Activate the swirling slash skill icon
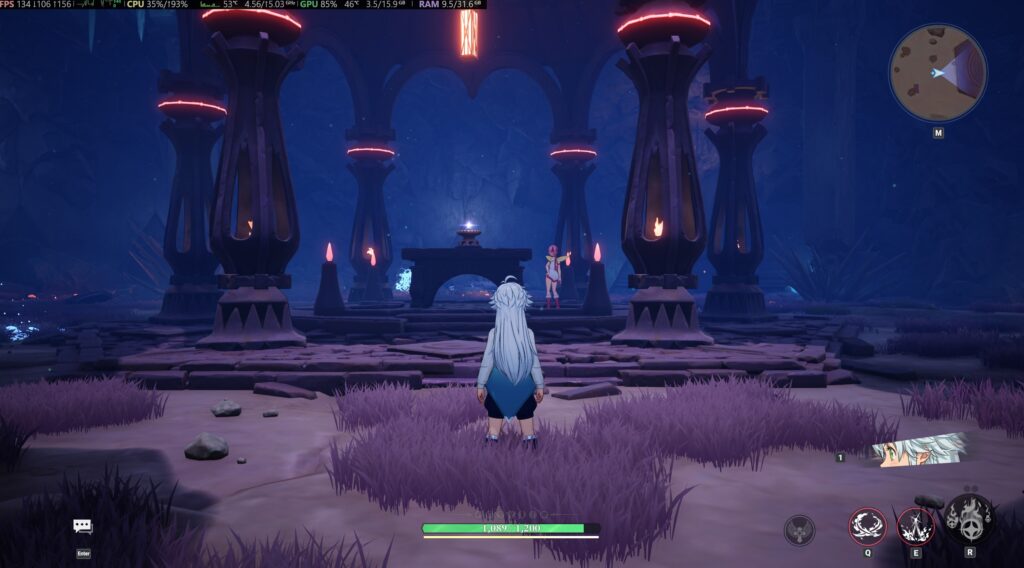The image size is (1024, 568). point(868,526)
